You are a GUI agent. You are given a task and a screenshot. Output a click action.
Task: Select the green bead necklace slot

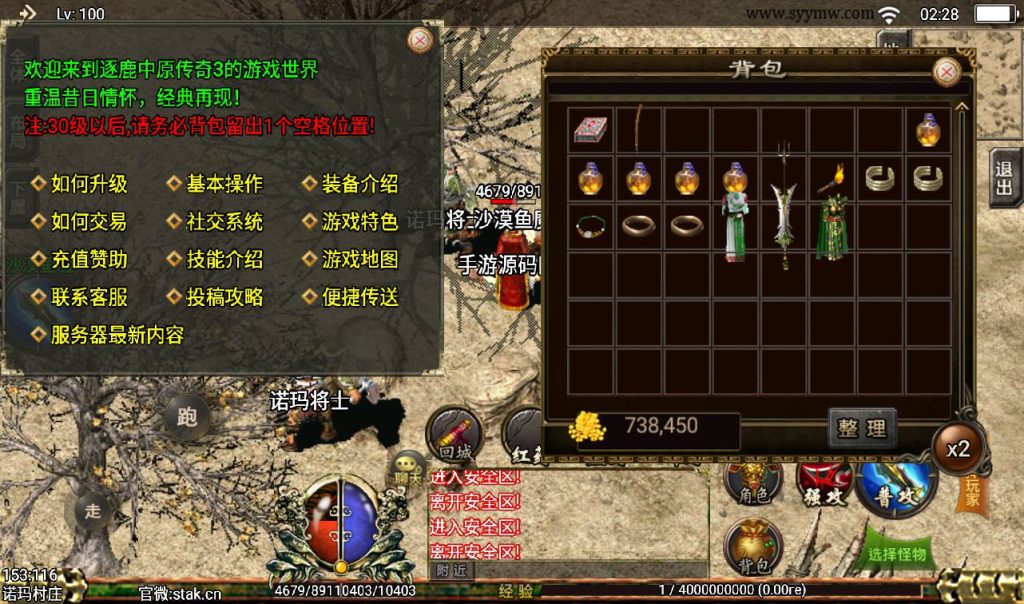[591, 226]
